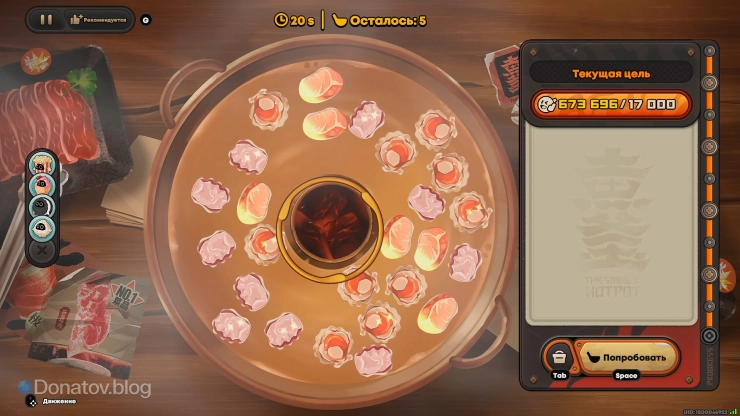This screenshot has height=416, width=740.
Task: Click the small round icon beside Рекомендуется
Action: [146, 19]
